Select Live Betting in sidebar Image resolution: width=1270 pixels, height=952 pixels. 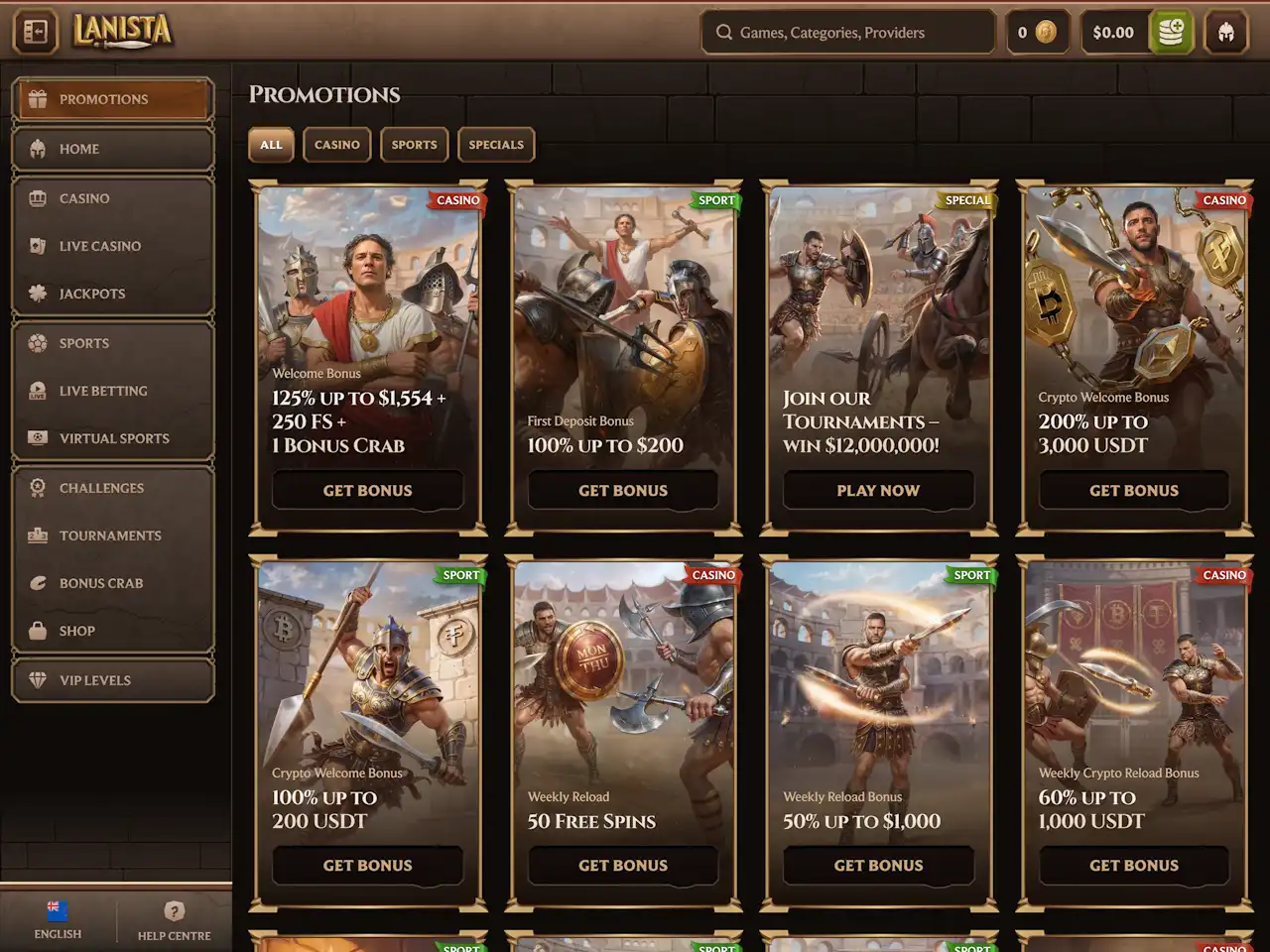click(112, 391)
